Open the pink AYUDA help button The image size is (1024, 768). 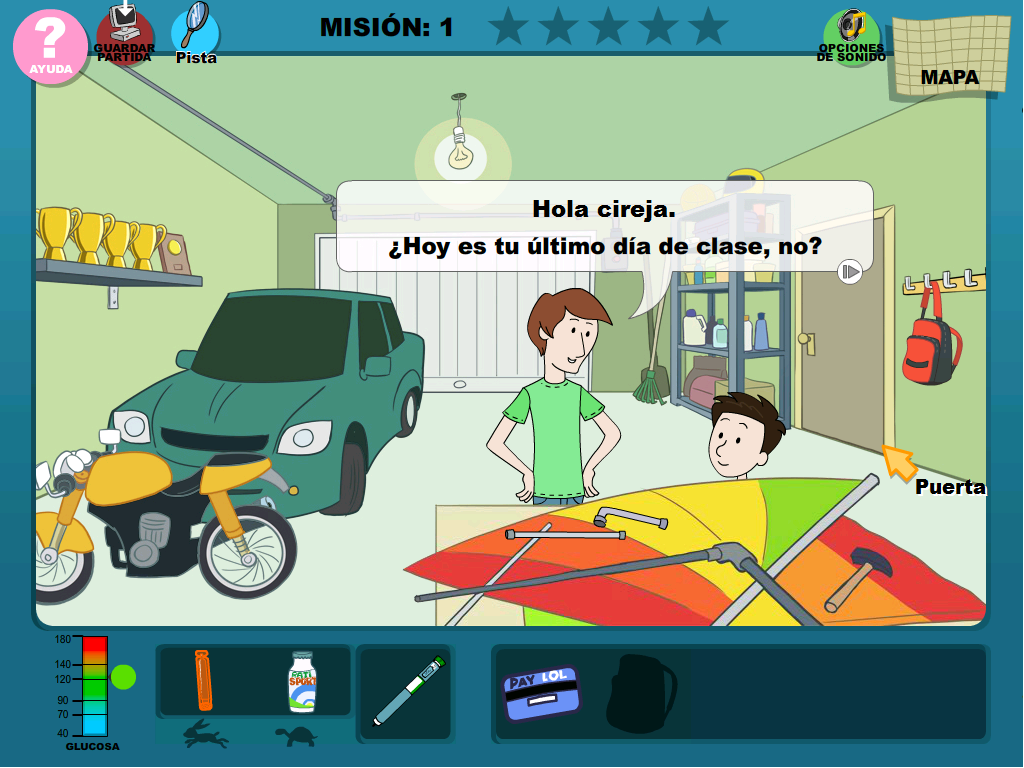50,45
